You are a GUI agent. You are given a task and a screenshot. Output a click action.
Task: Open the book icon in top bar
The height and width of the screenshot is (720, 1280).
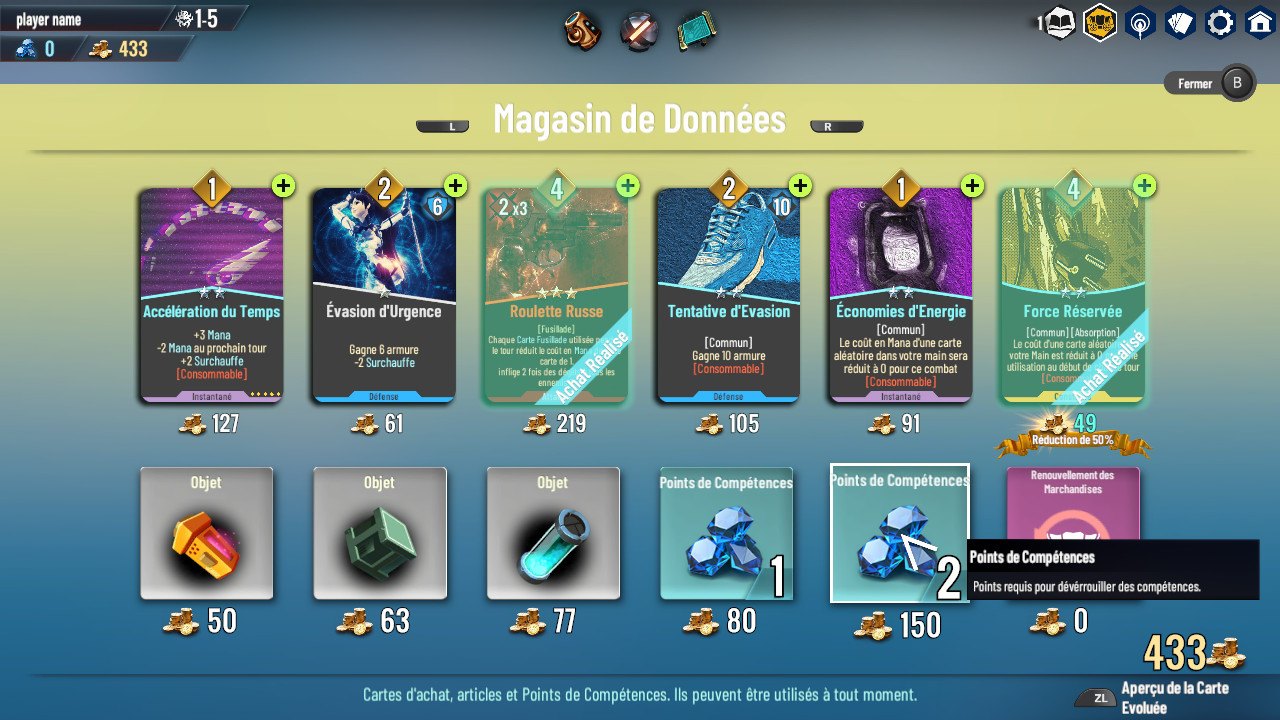click(x=1060, y=22)
